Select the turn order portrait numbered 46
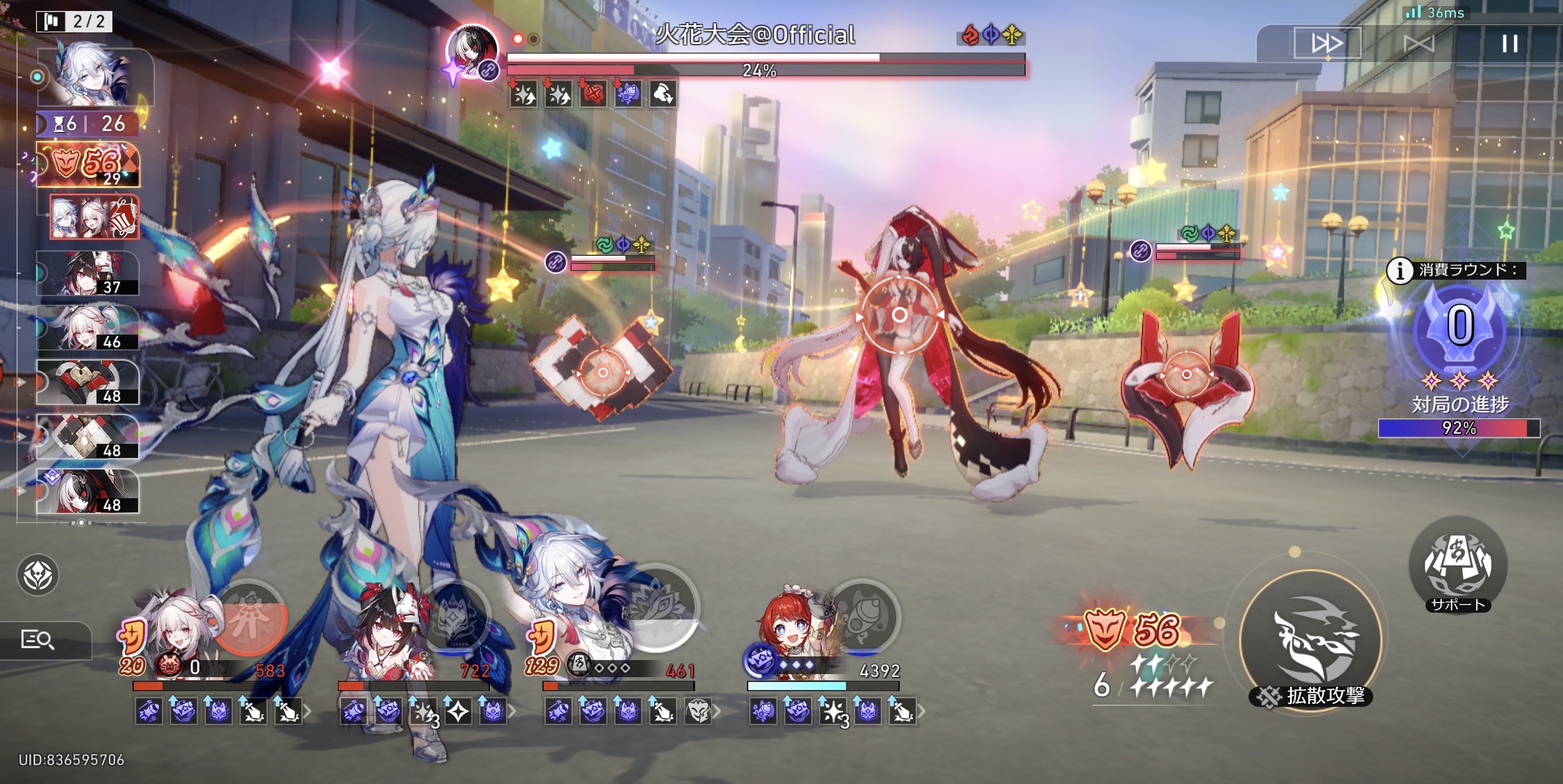 (x=89, y=327)
